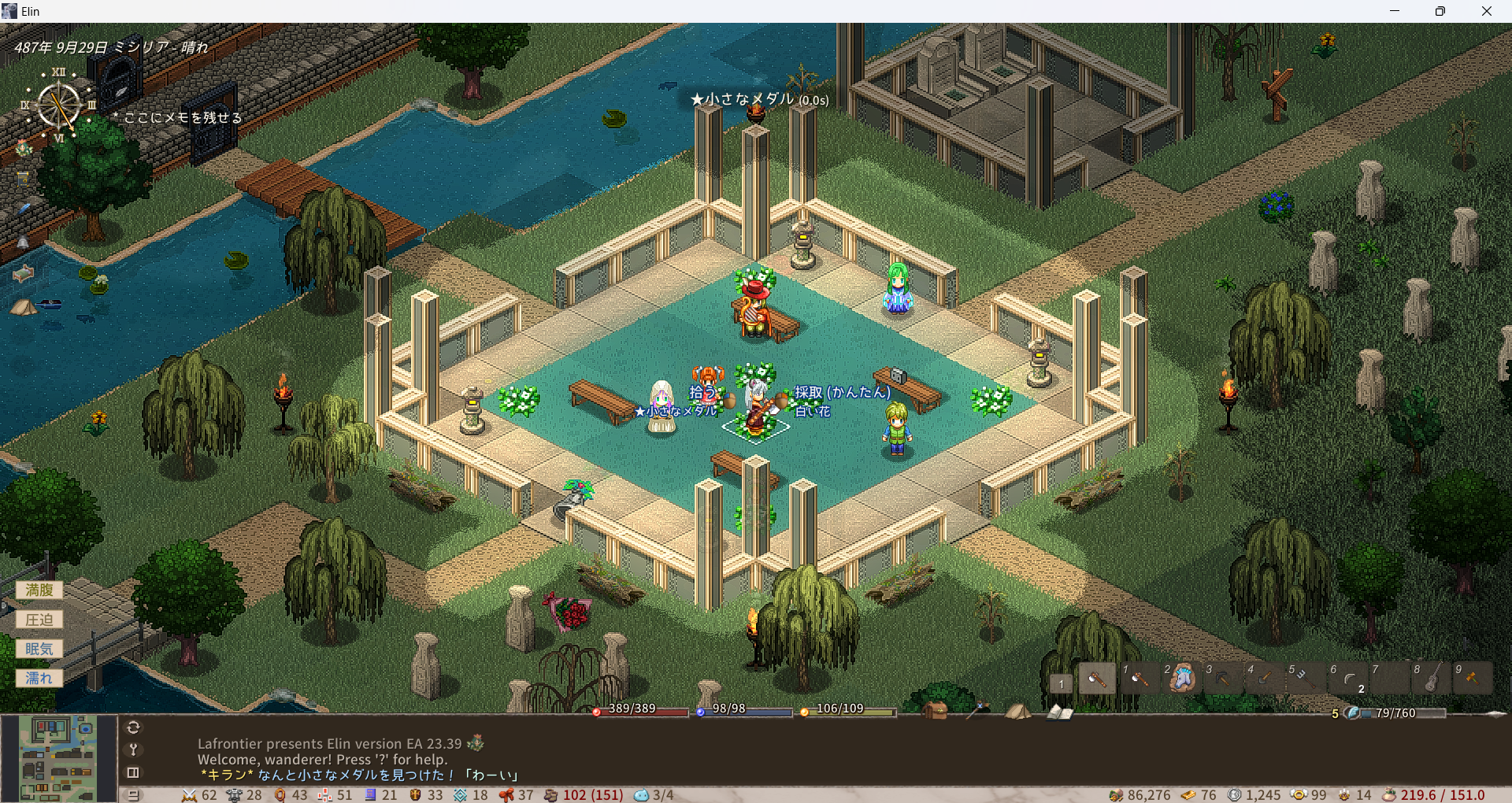Choose the shovel in hotbar slot 4
This screenshot has width=1512, height=803.
coord(1263,679)
